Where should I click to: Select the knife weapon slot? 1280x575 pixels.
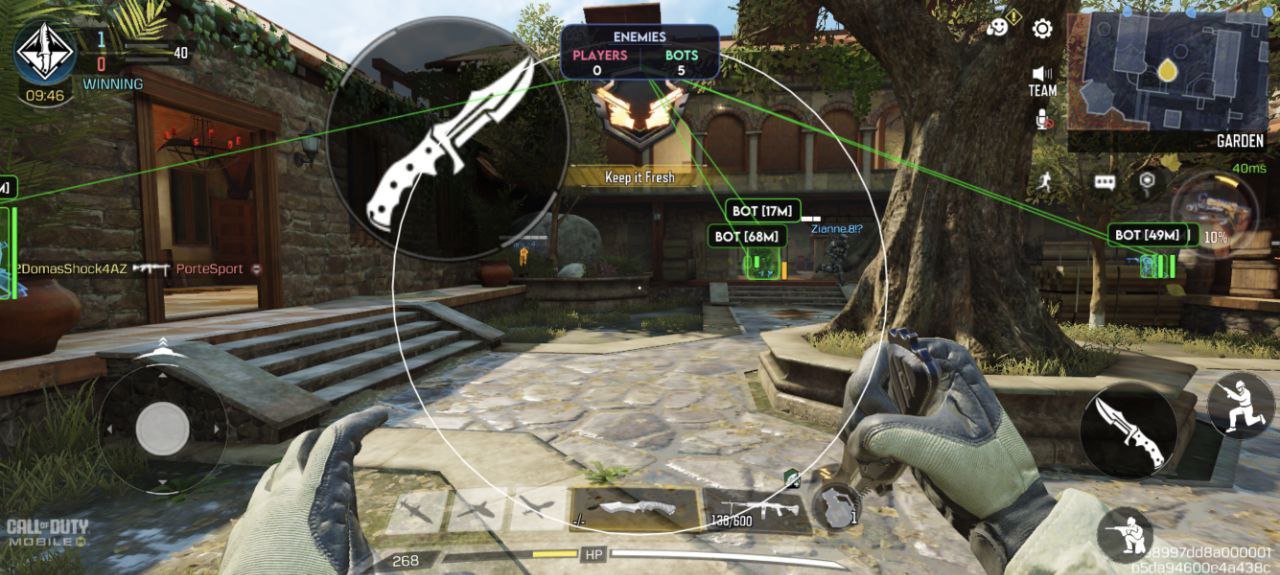tap(634, 508)
